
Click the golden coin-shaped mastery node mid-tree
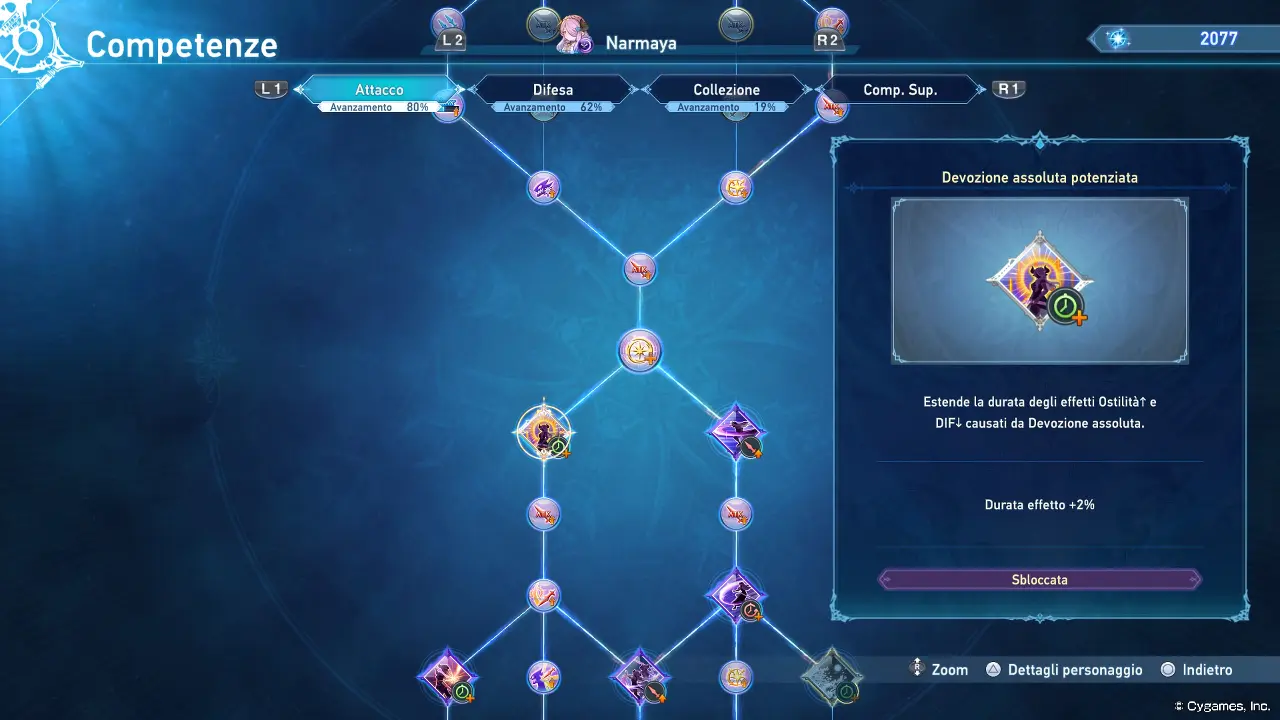coord(641,350)
